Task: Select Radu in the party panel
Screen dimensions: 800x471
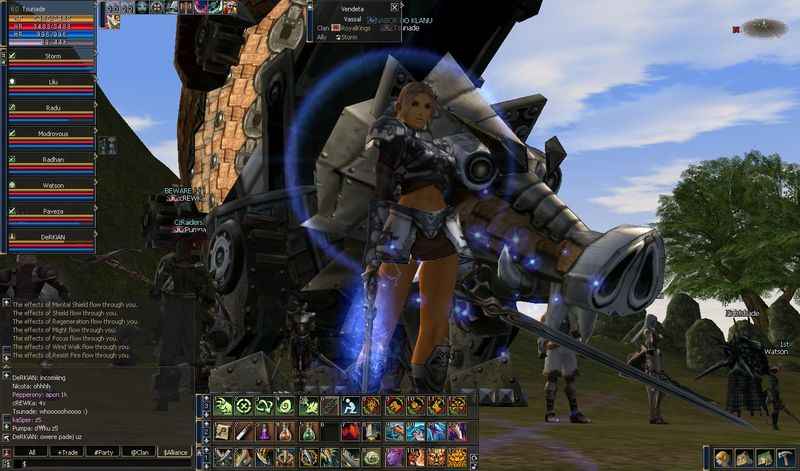Action: click(x=53, y=107)
